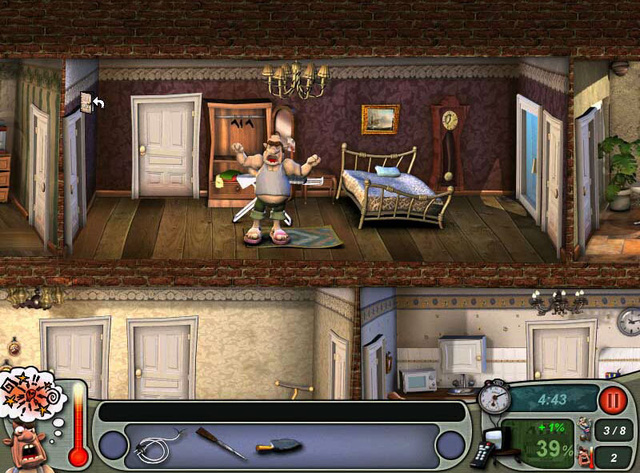Click the inventory's right scroll button
Viewport: 640px width, 473px height.
451,445
